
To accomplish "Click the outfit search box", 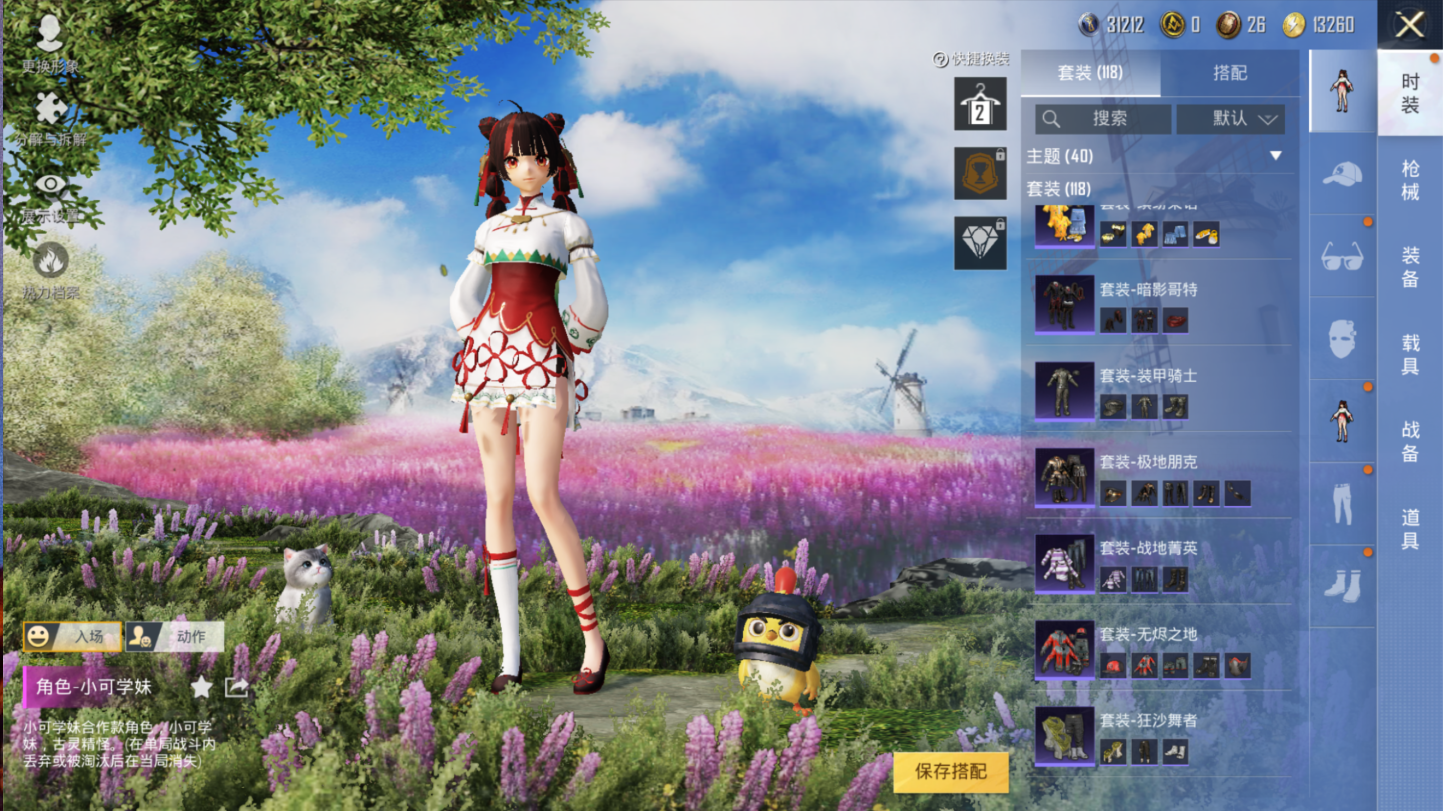I will click(1103, 119).
